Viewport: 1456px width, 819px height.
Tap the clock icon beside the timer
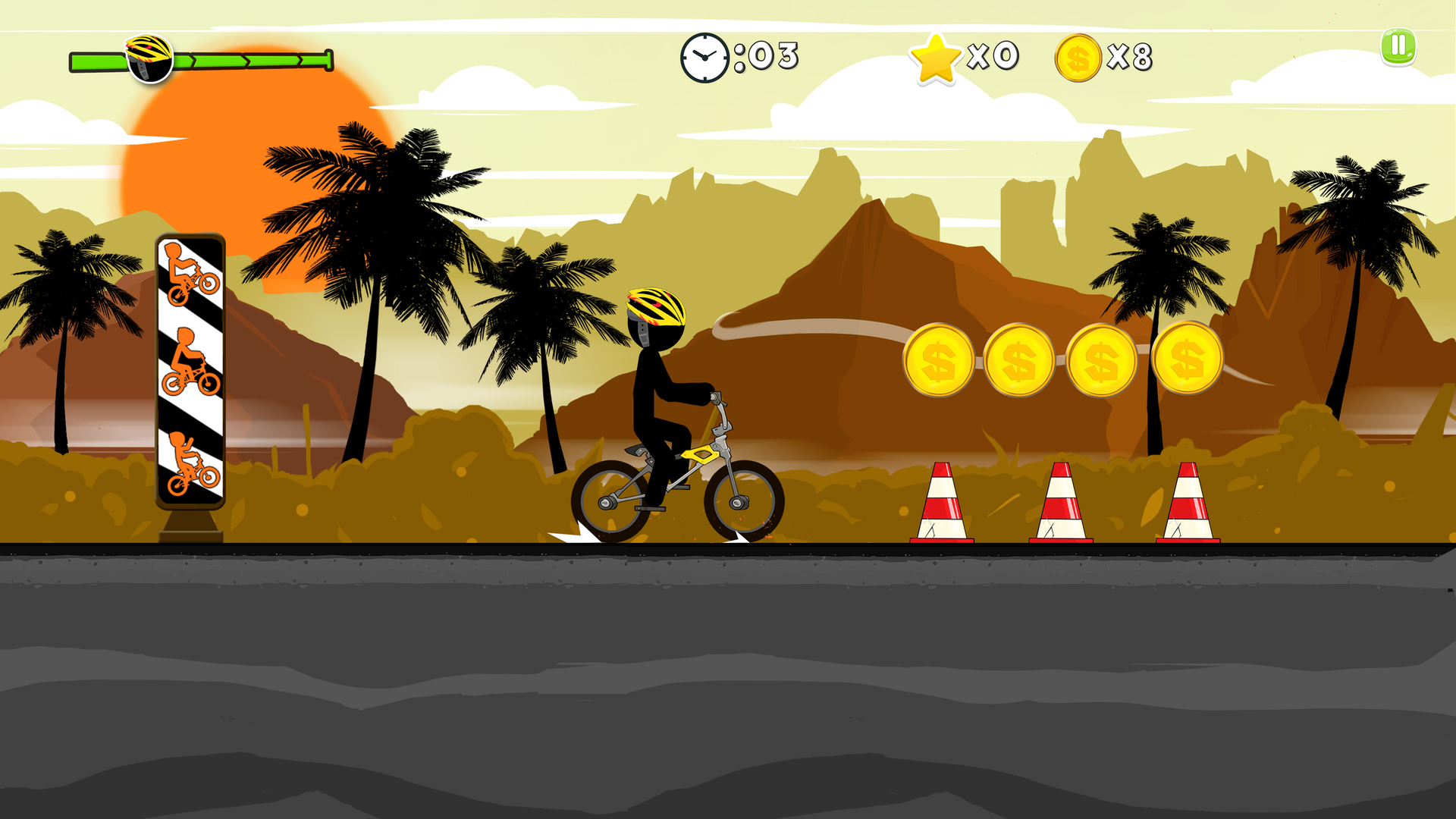coord(703,55)
